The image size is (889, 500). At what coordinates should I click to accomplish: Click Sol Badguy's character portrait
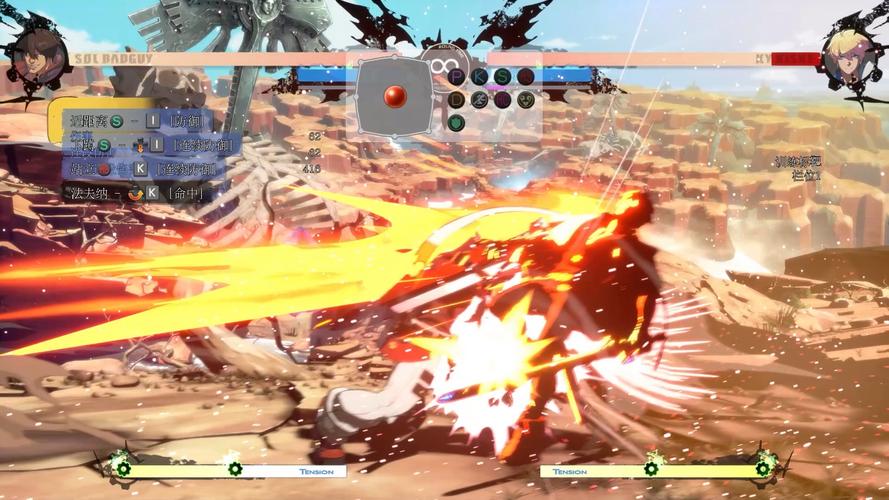point(38,58)
